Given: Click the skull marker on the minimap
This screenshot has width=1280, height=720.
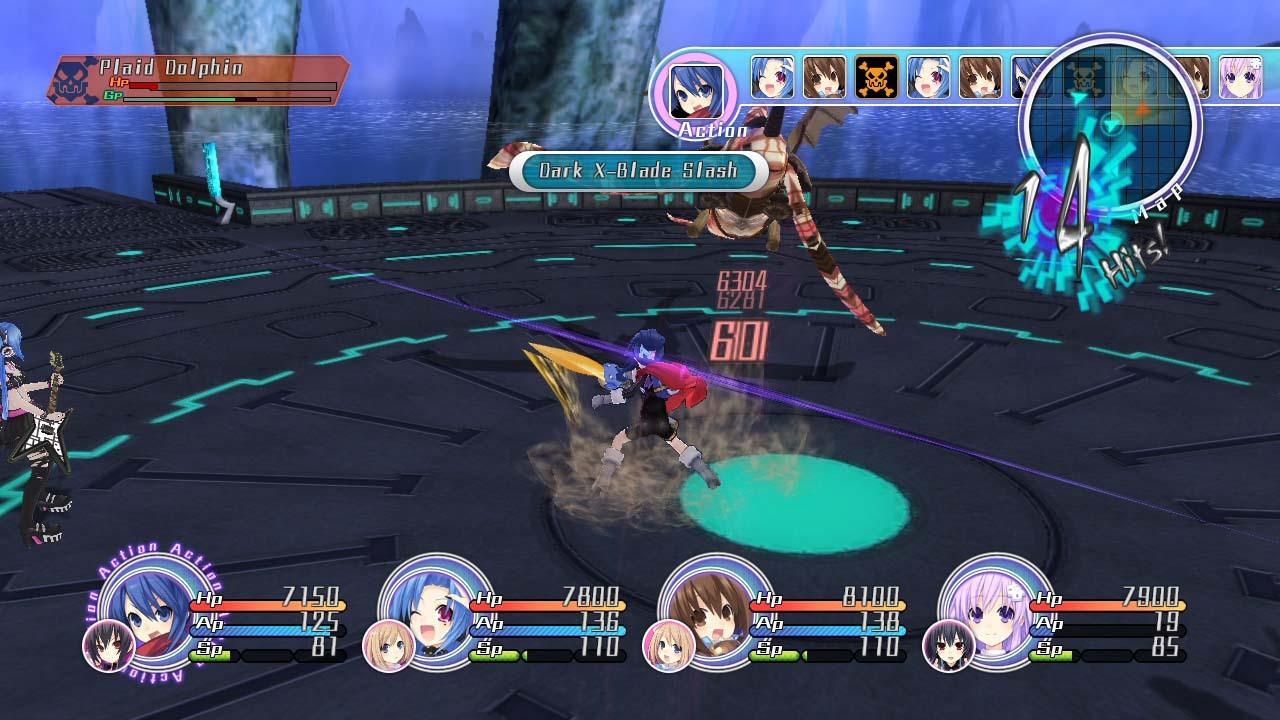Looking at the screenshot, I should click(1082, 78).
